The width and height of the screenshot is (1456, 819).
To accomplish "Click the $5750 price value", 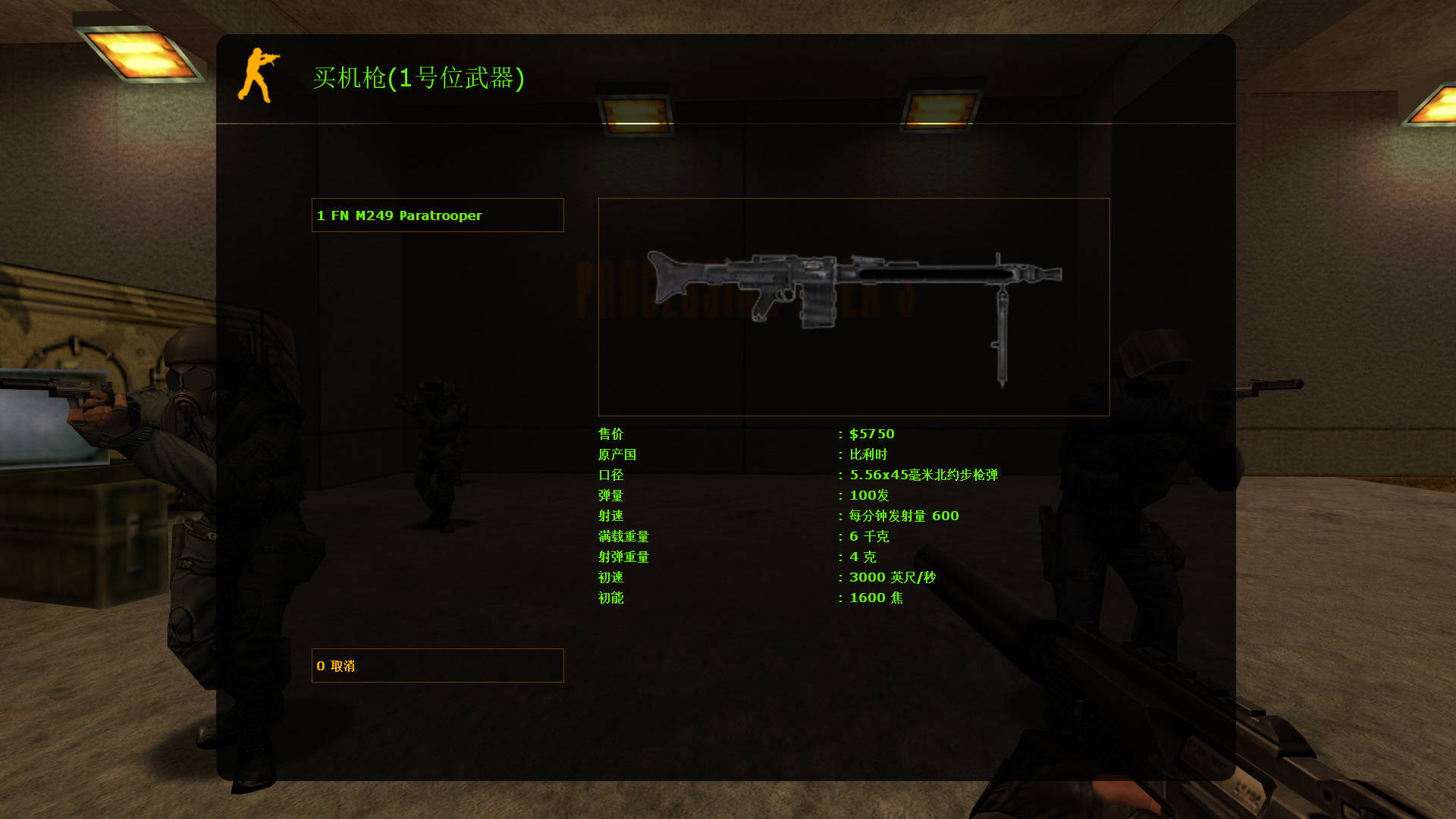I will (872, 434).
